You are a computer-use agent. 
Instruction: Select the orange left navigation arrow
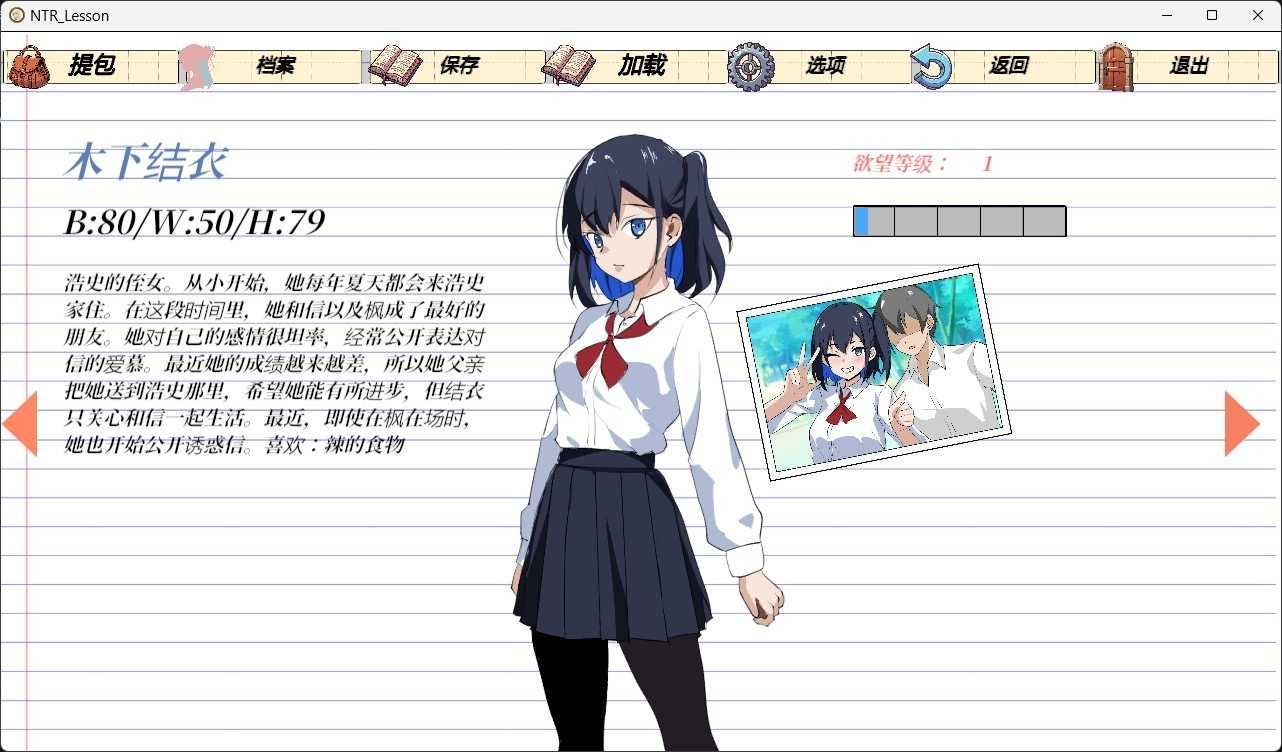point(20,424)
